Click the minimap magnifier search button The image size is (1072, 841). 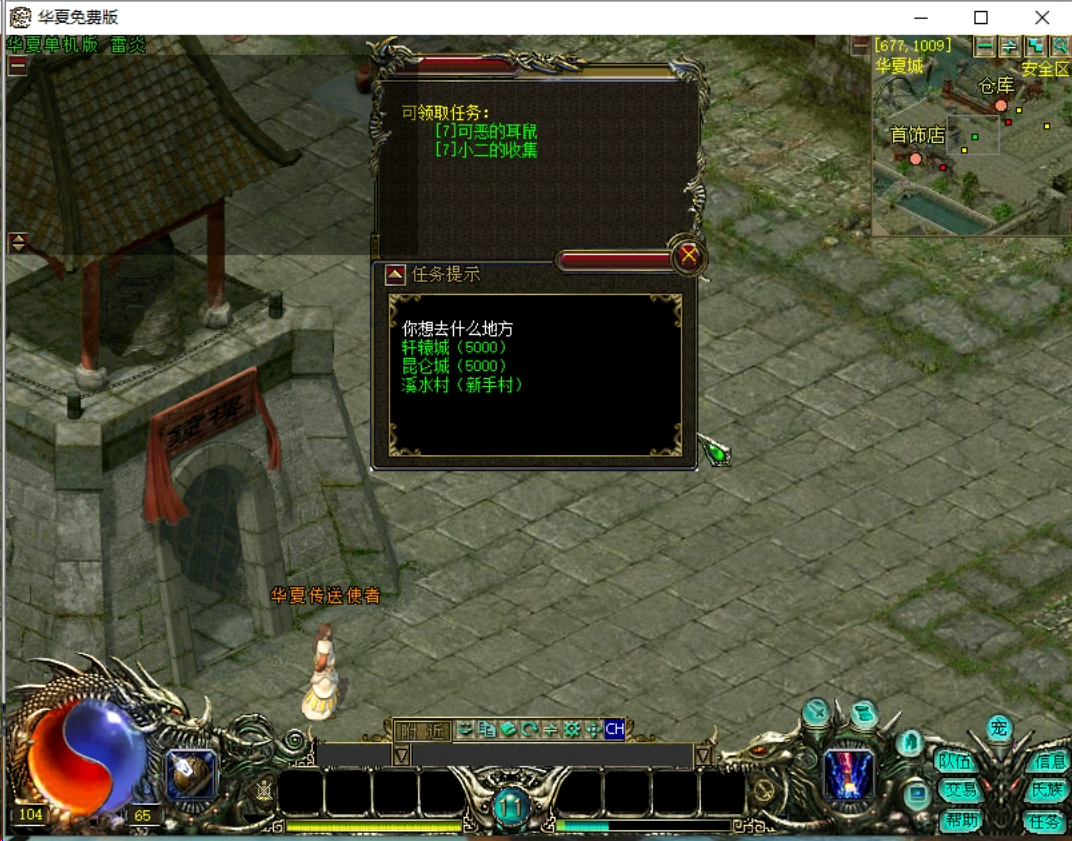pyautogui.click(x=1059, y=46)
